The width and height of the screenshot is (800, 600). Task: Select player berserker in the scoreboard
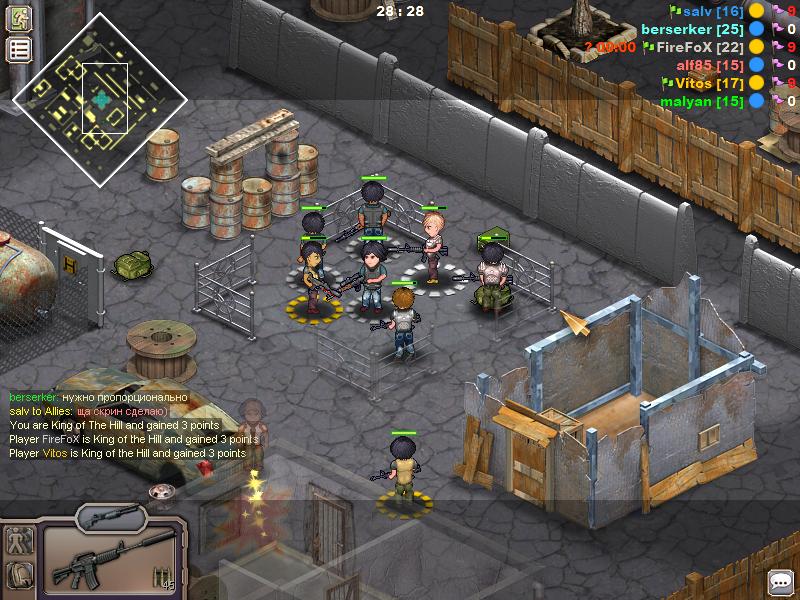pos(692,29)
